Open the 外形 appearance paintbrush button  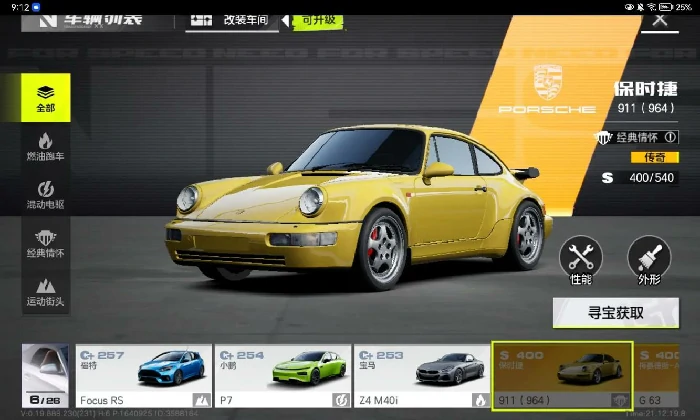click(648, 261)
